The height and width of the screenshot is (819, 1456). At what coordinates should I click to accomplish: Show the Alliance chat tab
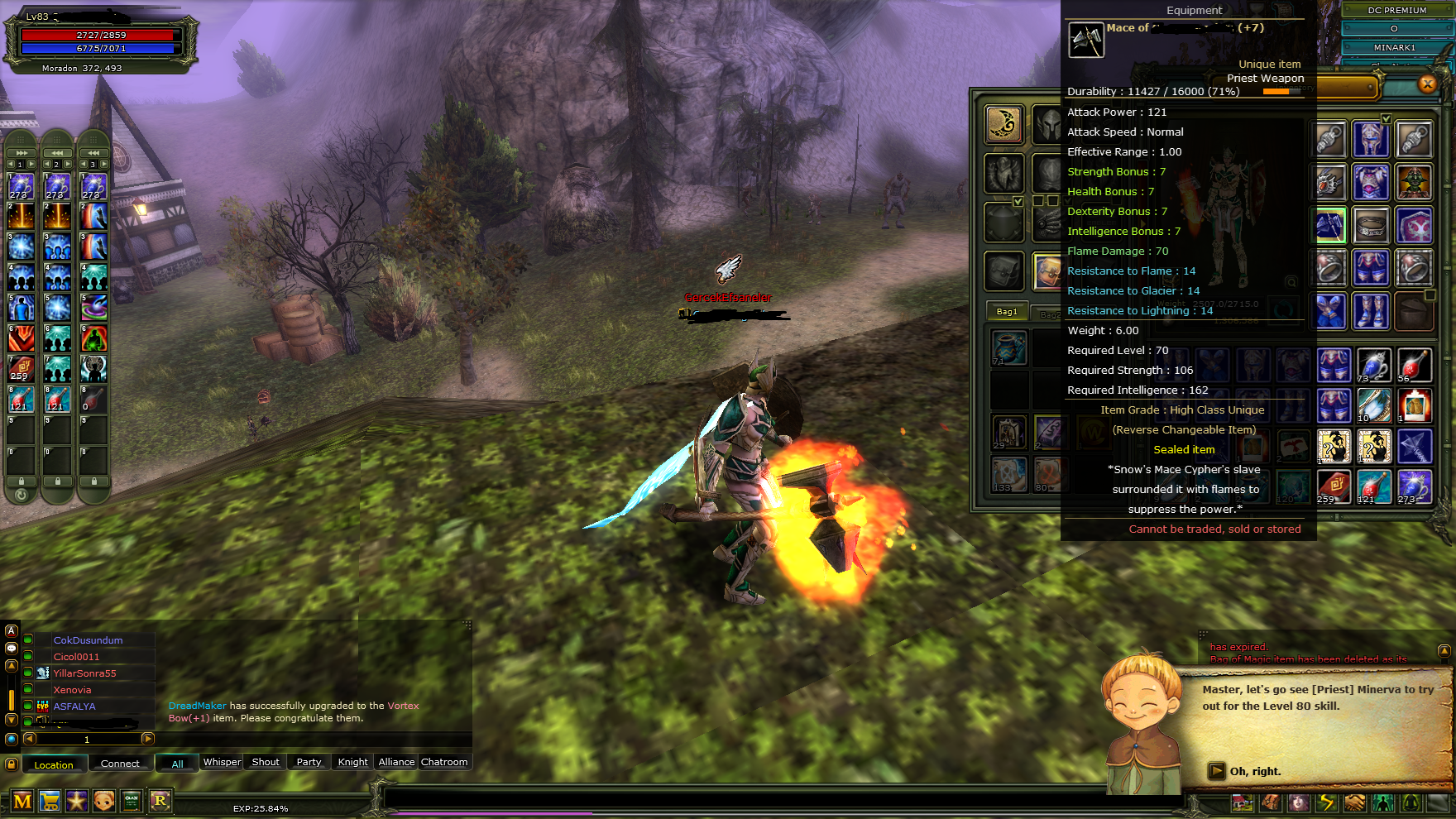[x=396, y=762]
